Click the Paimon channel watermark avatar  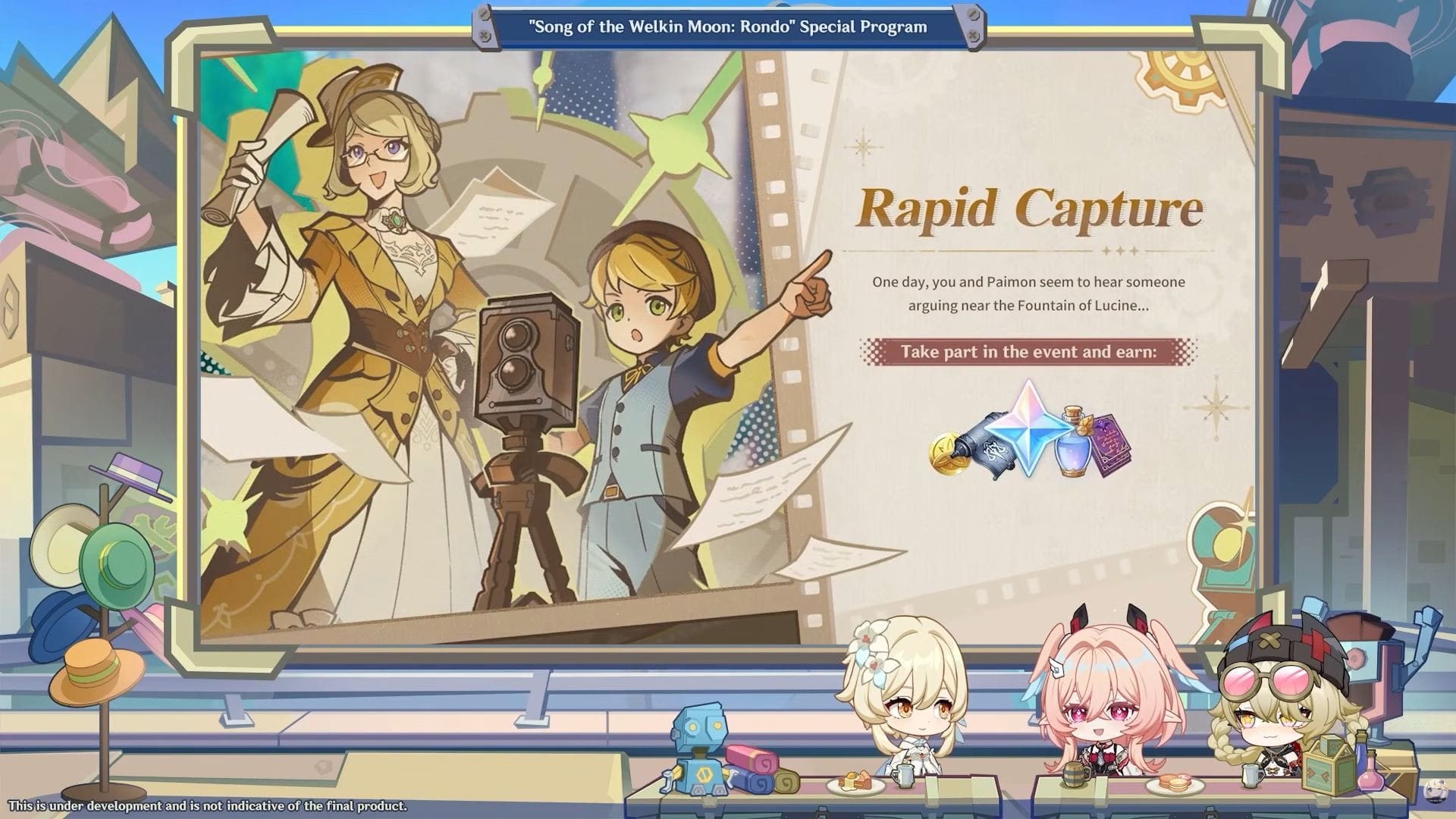pos(1436,791)
